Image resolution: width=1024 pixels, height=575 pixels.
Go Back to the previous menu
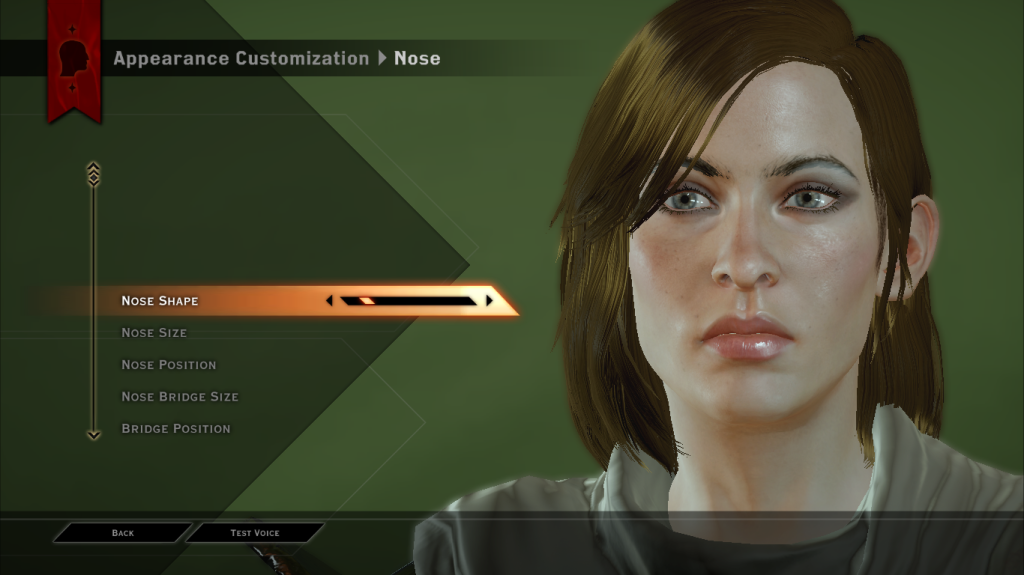pos(123,533)
